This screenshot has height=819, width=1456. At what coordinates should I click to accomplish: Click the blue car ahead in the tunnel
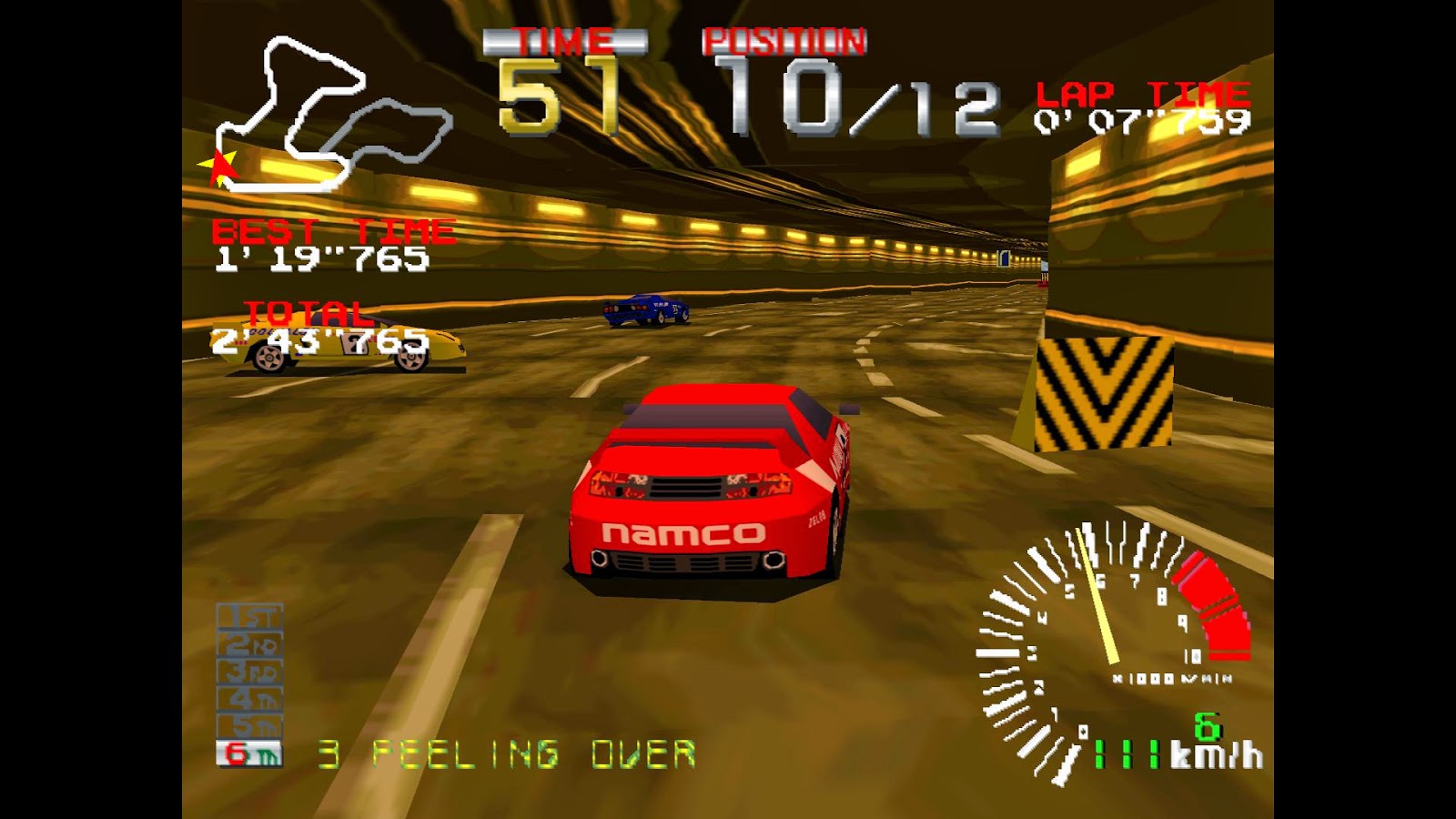coord(646,309)
